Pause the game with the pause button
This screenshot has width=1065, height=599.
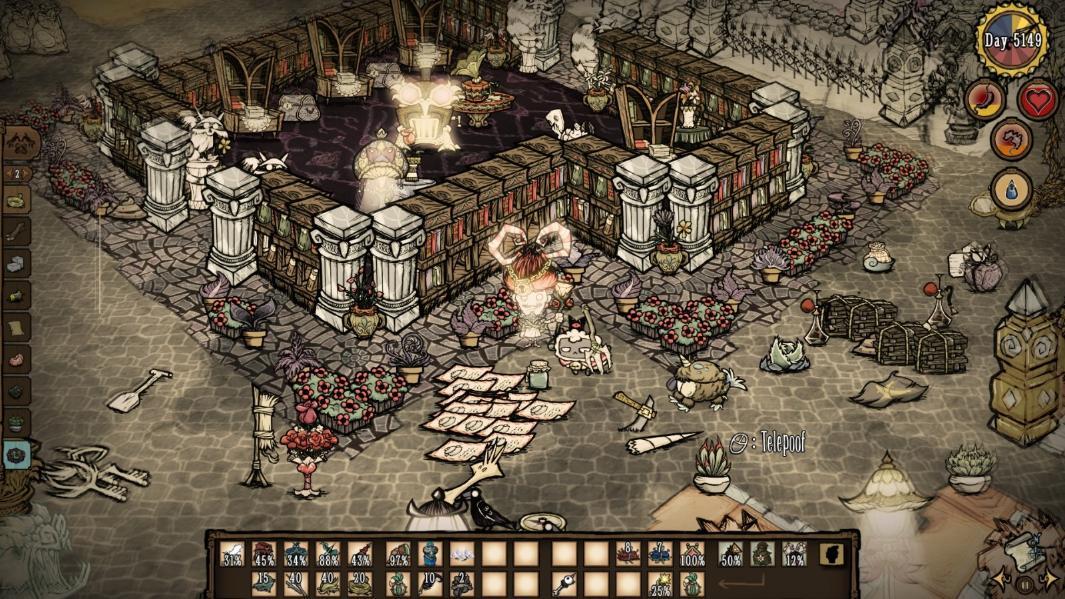point(1024,579)
